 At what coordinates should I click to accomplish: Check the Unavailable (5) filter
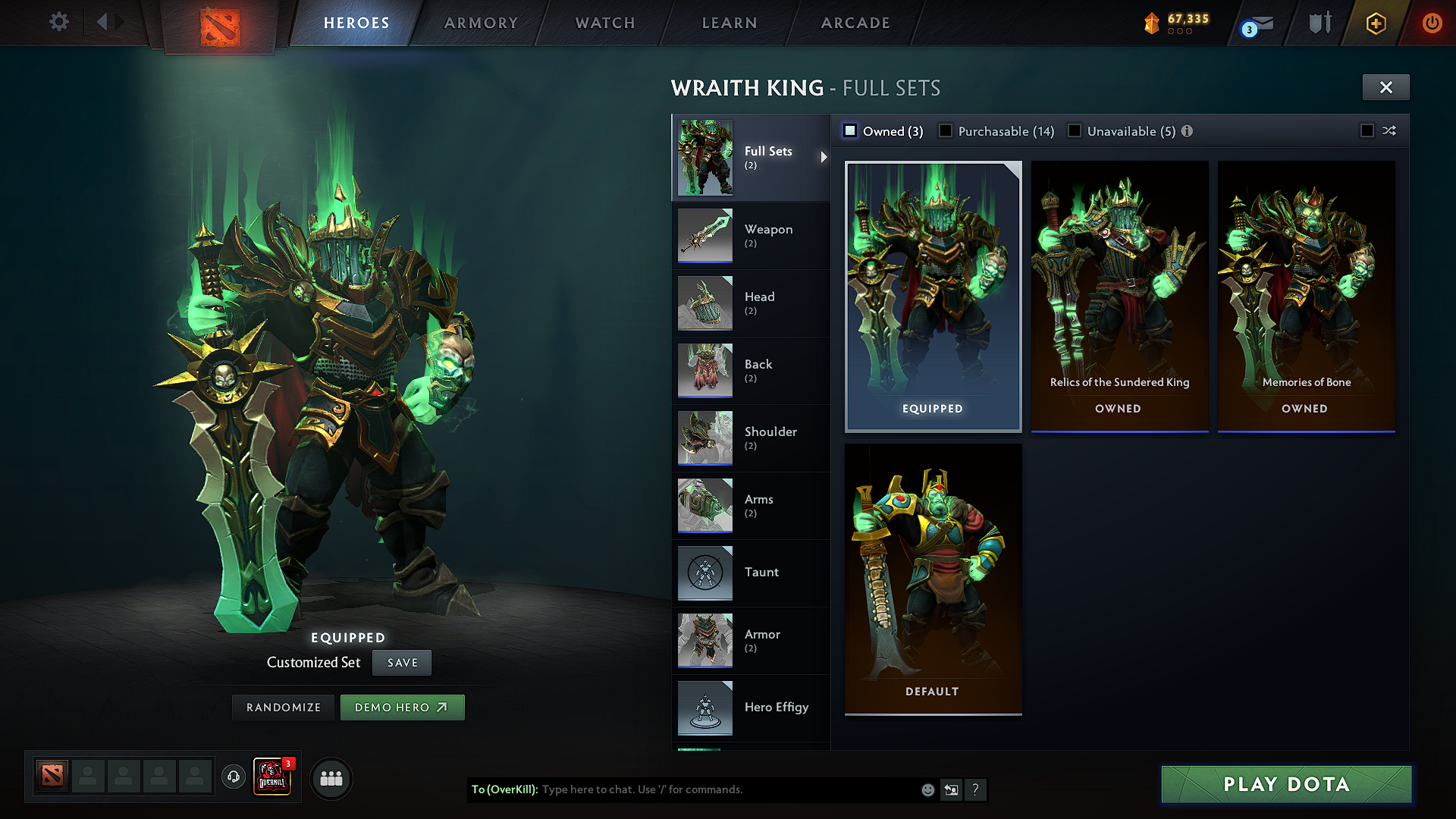1074,130
